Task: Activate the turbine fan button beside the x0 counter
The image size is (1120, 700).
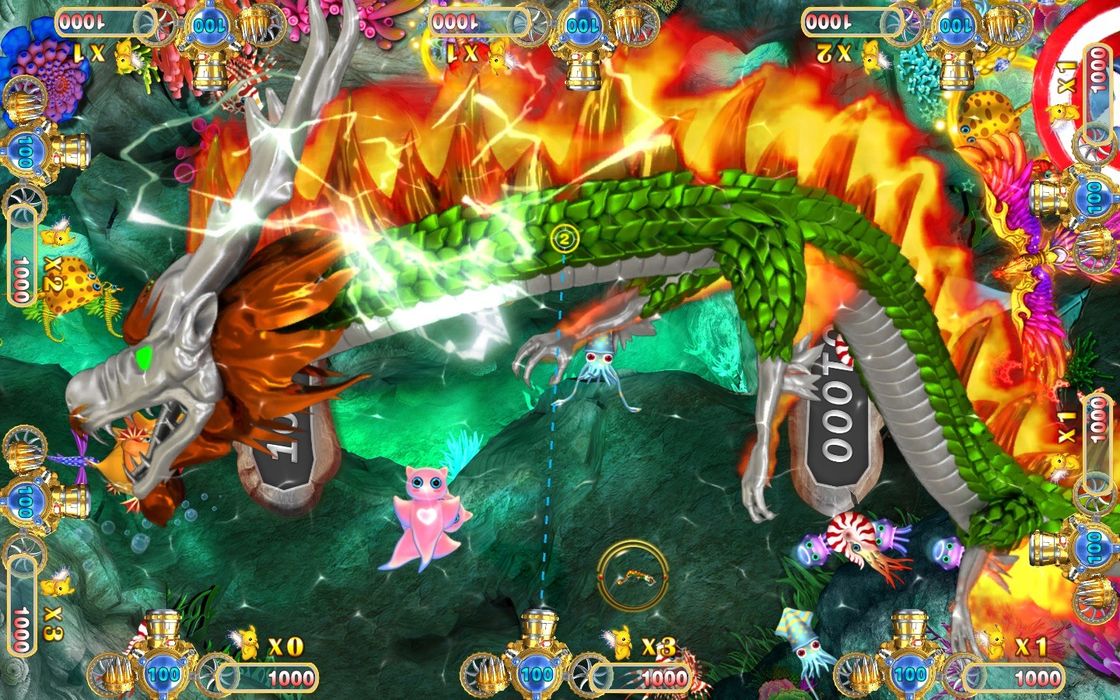Action: click(x=216, y=673)
